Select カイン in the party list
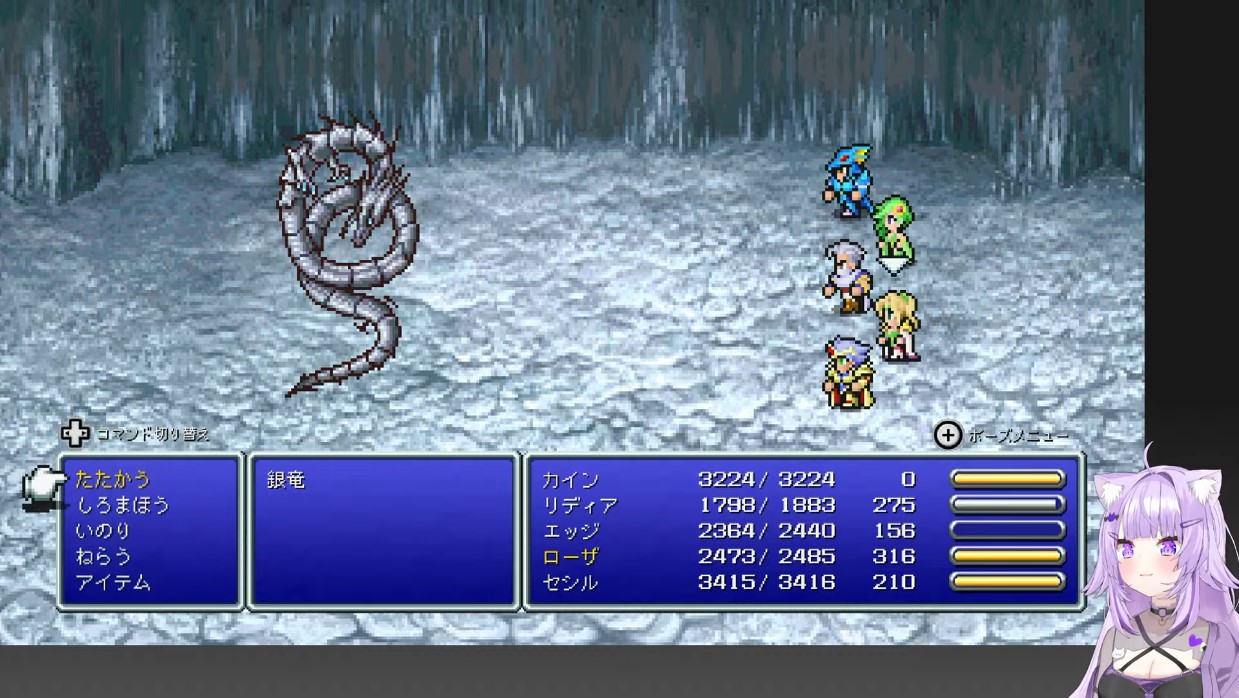The width and height of the screenshot is (1239, 698). [x=570, y=480]
